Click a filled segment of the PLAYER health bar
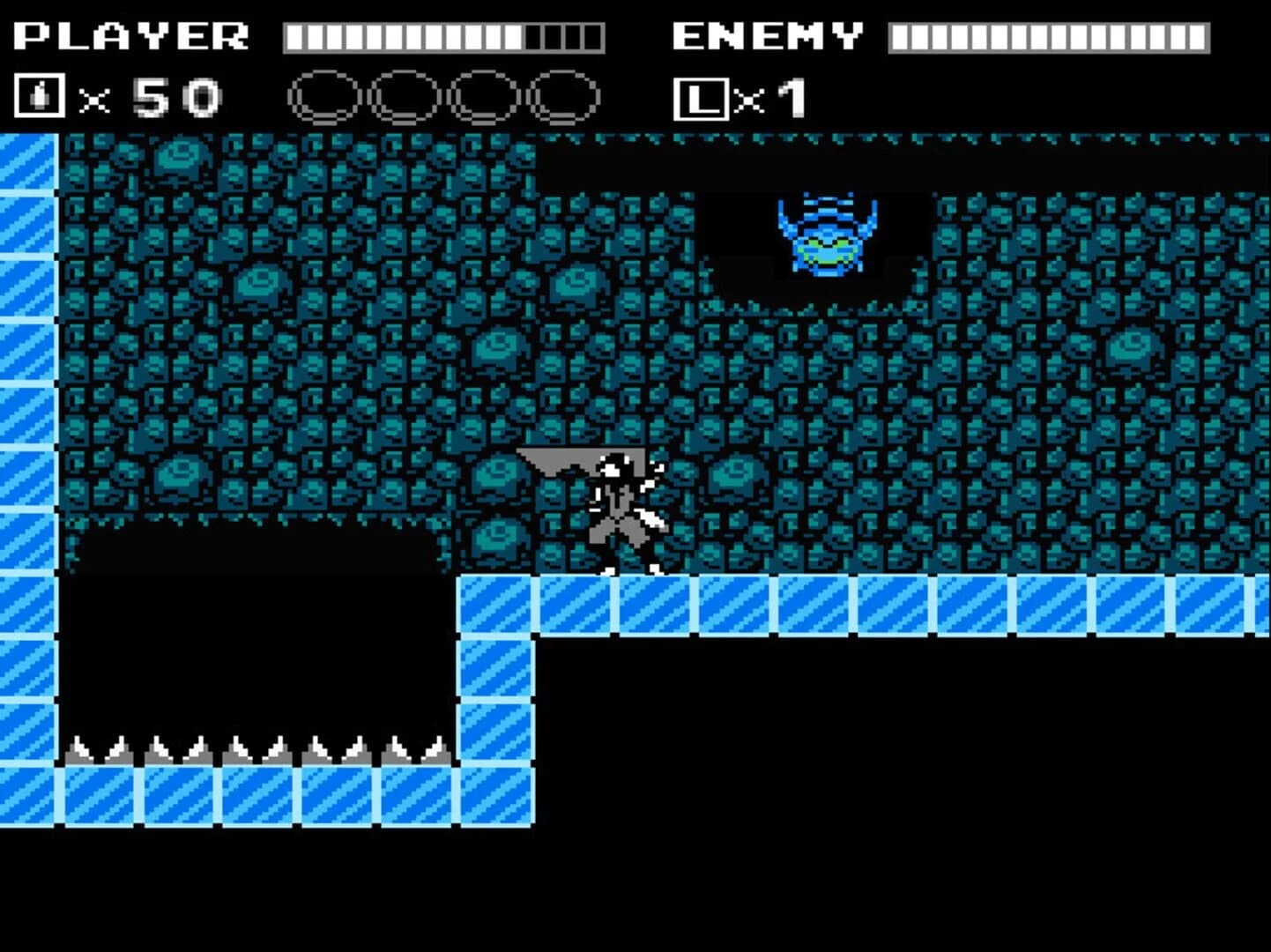This screenshot has width=1271, height=952. click(x=353, y=35)
